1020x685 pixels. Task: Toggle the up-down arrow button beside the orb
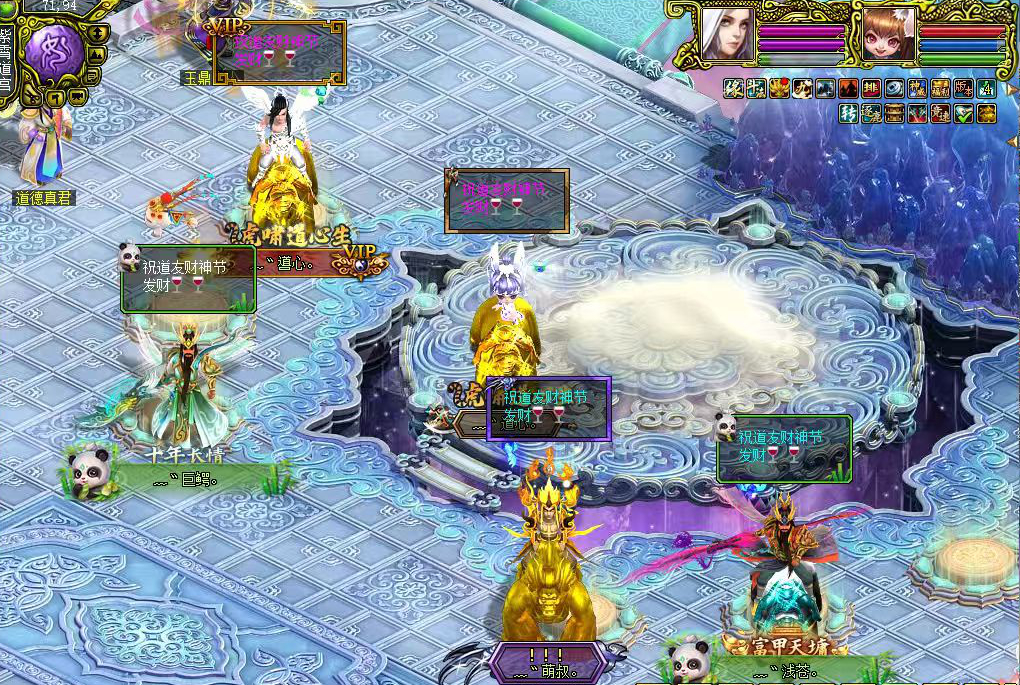(x=97, y=32)
